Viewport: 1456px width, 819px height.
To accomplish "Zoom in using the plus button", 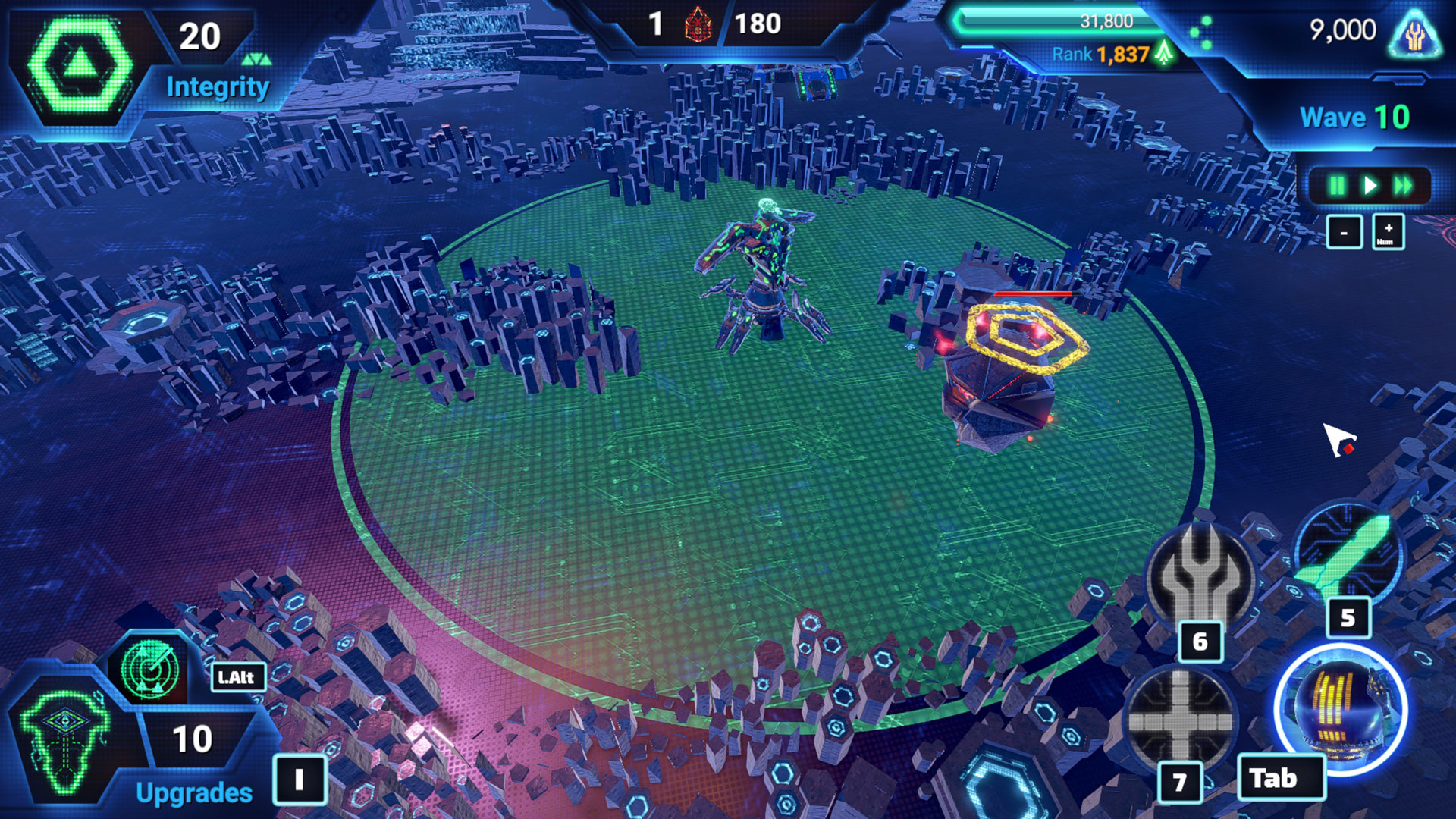I will [x=1388, y=233].
